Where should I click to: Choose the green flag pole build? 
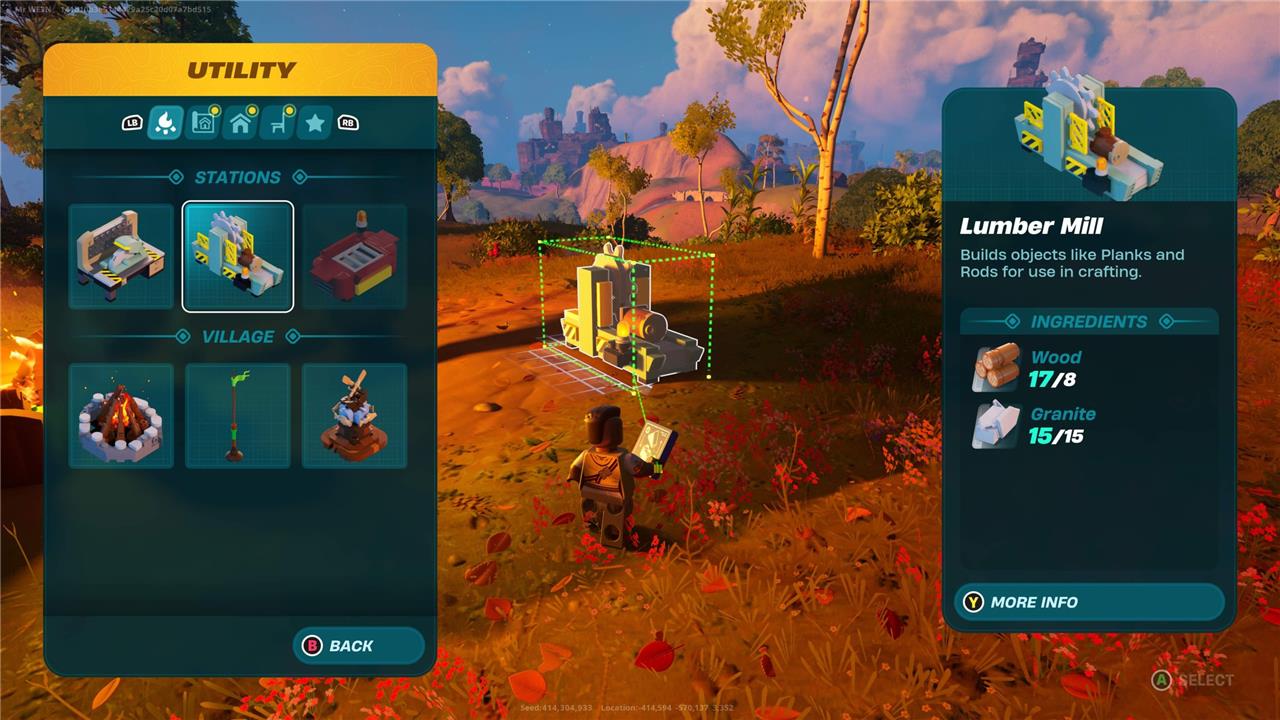[x=238, y=416]
